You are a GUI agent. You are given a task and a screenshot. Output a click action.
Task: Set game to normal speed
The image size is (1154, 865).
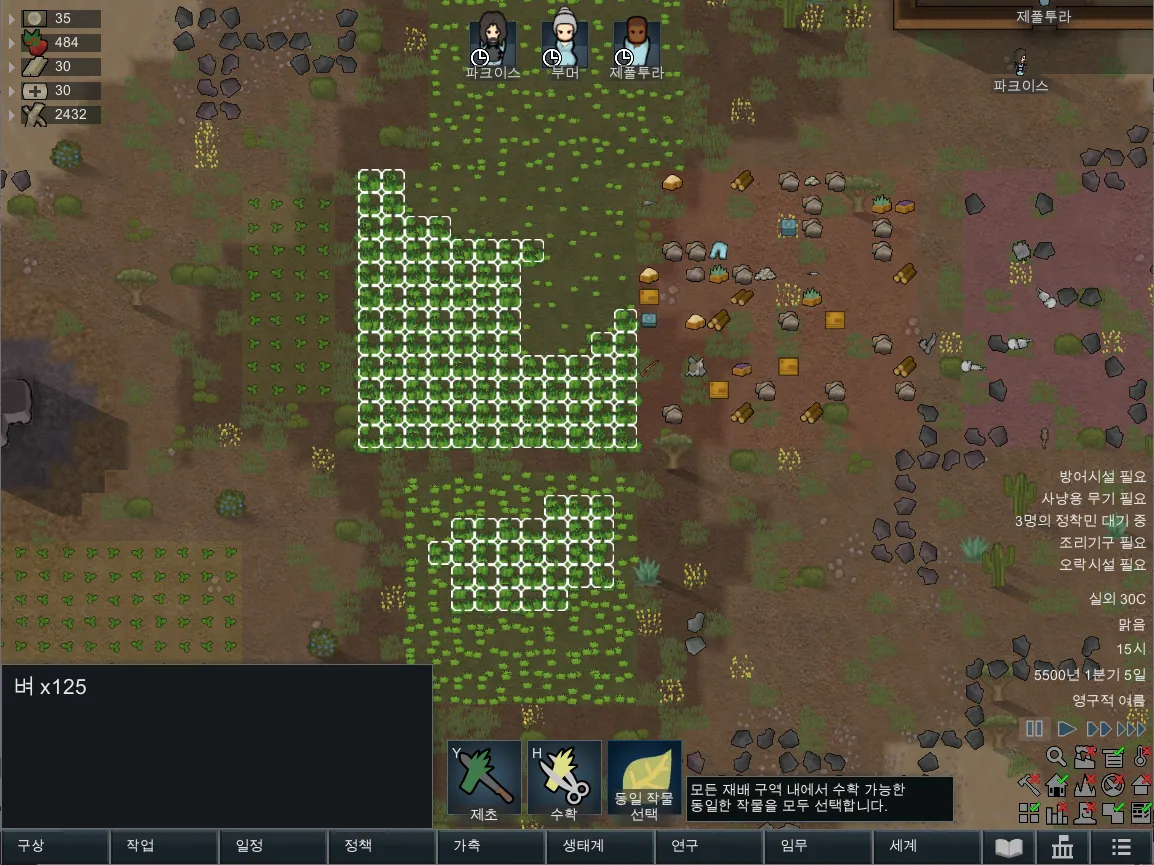1067,729
